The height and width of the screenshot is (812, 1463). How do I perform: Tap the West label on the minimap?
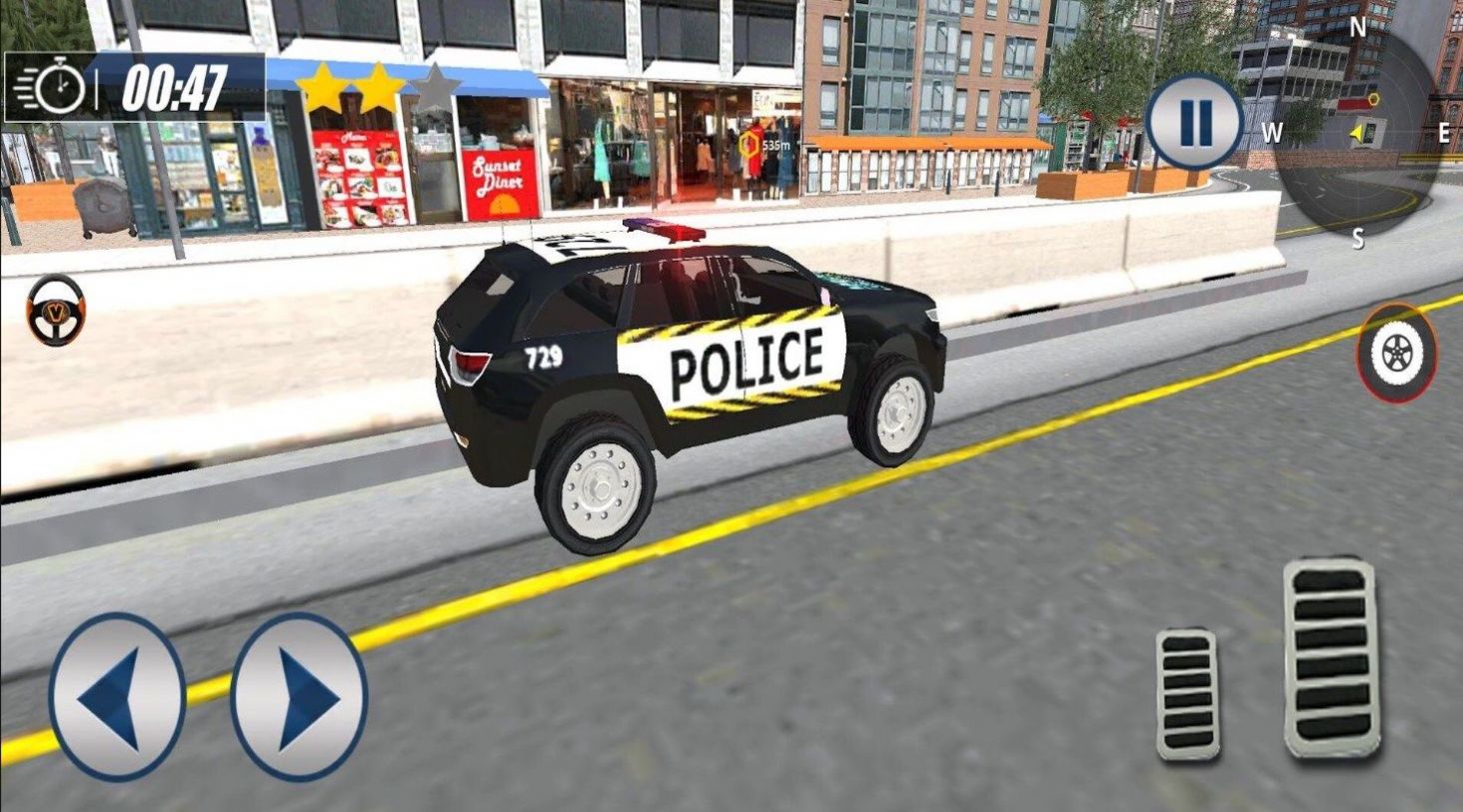point(1273,131)
